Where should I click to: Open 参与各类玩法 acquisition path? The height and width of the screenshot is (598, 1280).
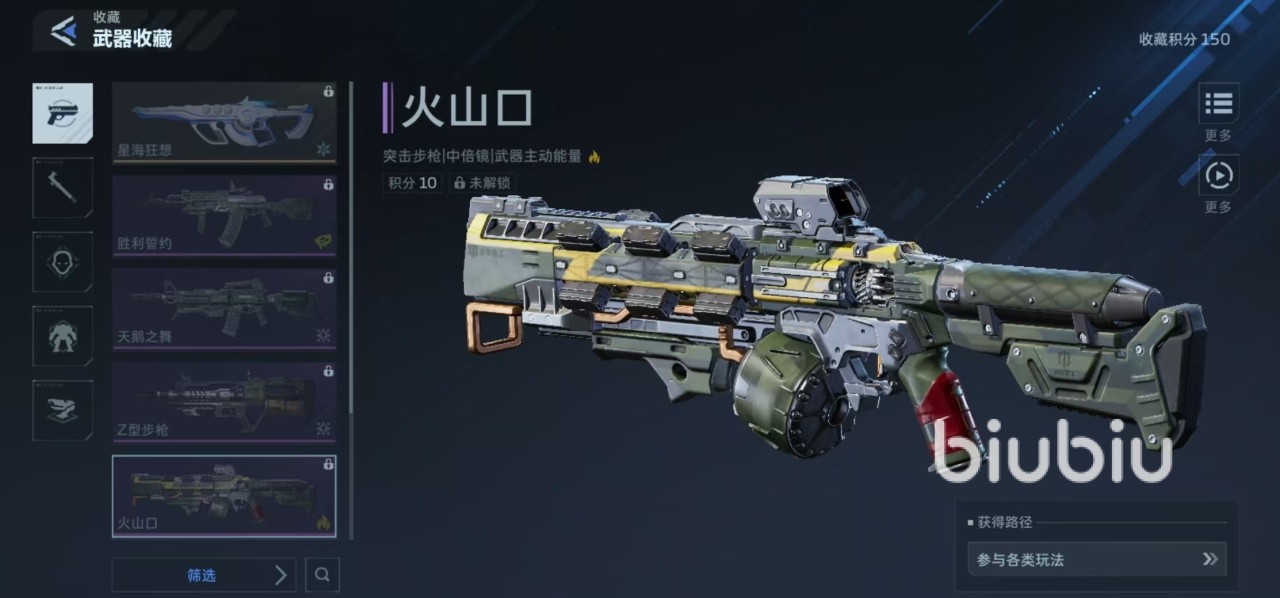[1096, 560]
